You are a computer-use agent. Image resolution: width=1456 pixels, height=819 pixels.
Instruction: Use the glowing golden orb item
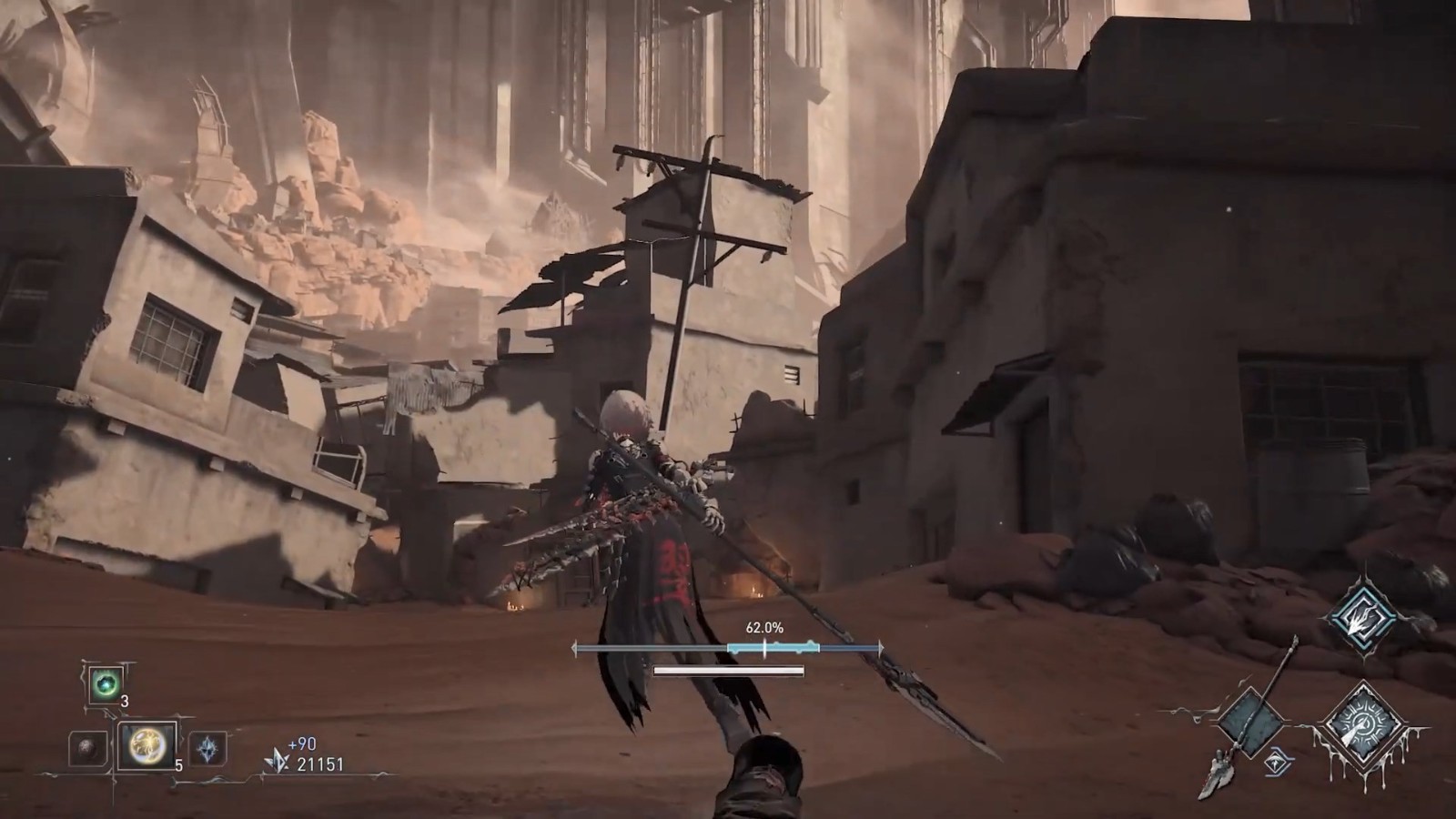[x=147, y=748]
